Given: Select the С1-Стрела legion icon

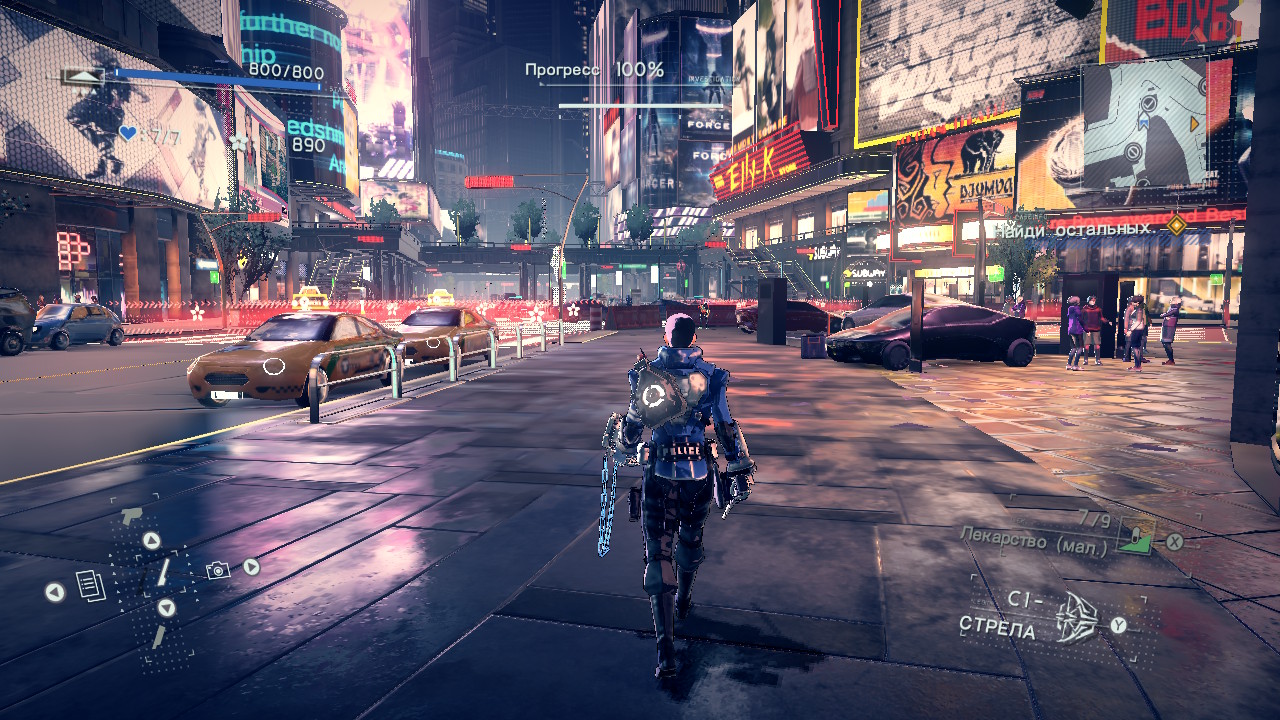Looking at the screenshot, I should coord(1078,617).
